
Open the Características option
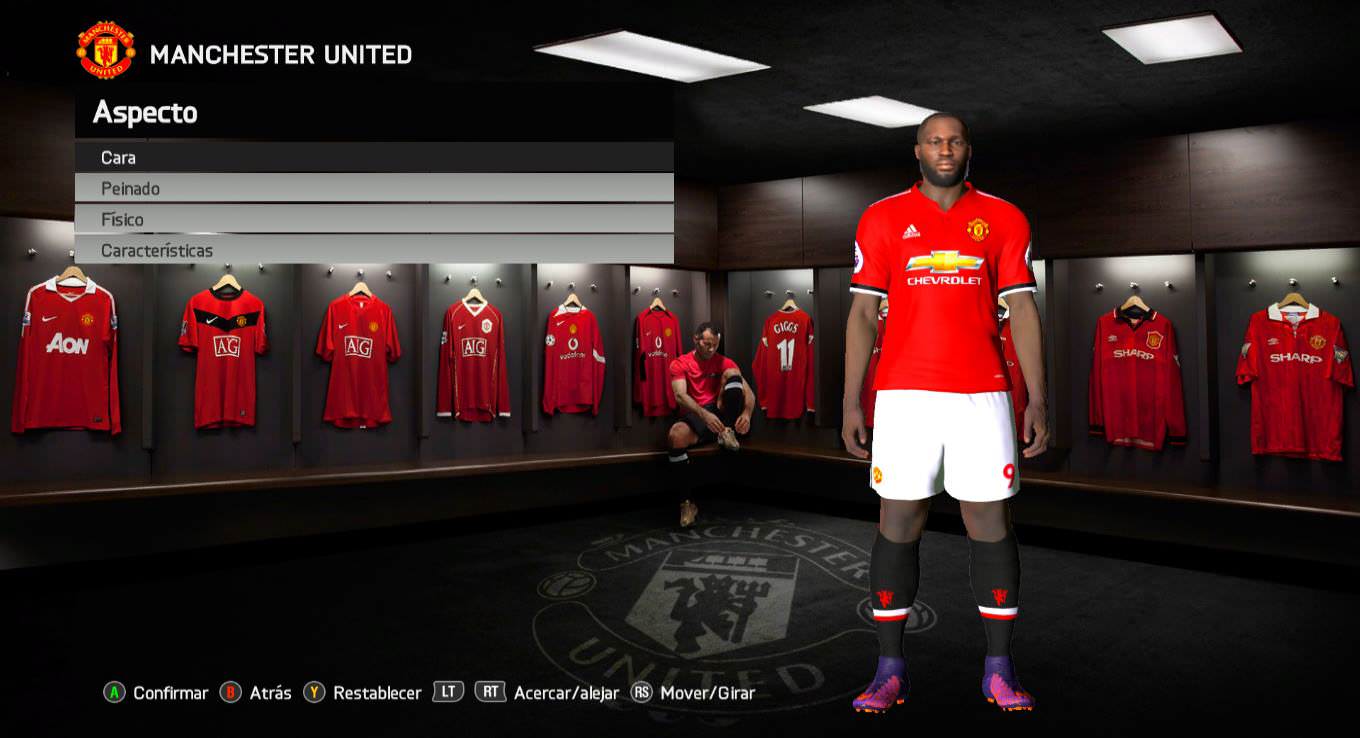click(373, 250)
